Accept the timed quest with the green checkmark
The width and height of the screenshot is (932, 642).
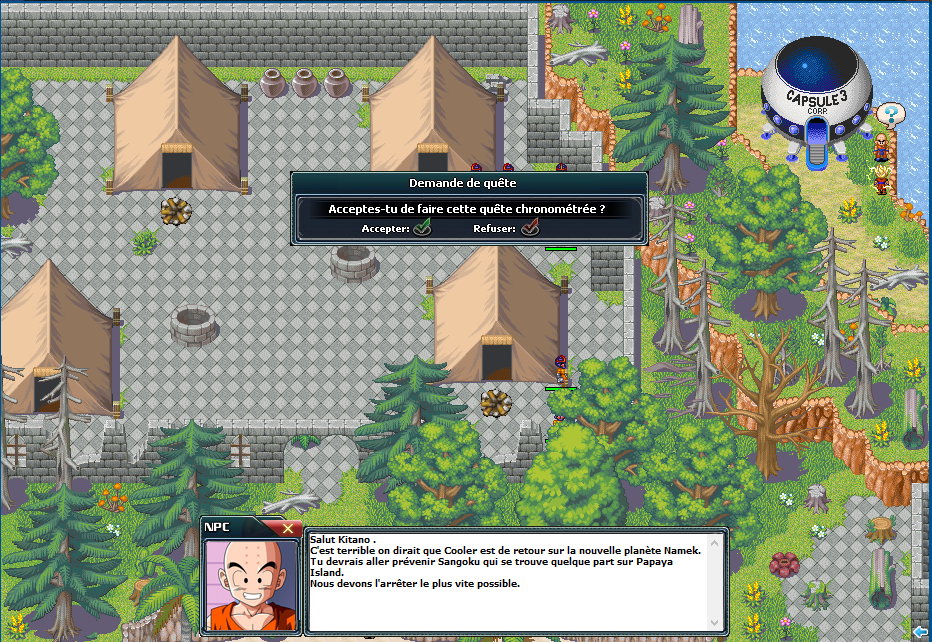pyautogui.click(x=423, y=228)
